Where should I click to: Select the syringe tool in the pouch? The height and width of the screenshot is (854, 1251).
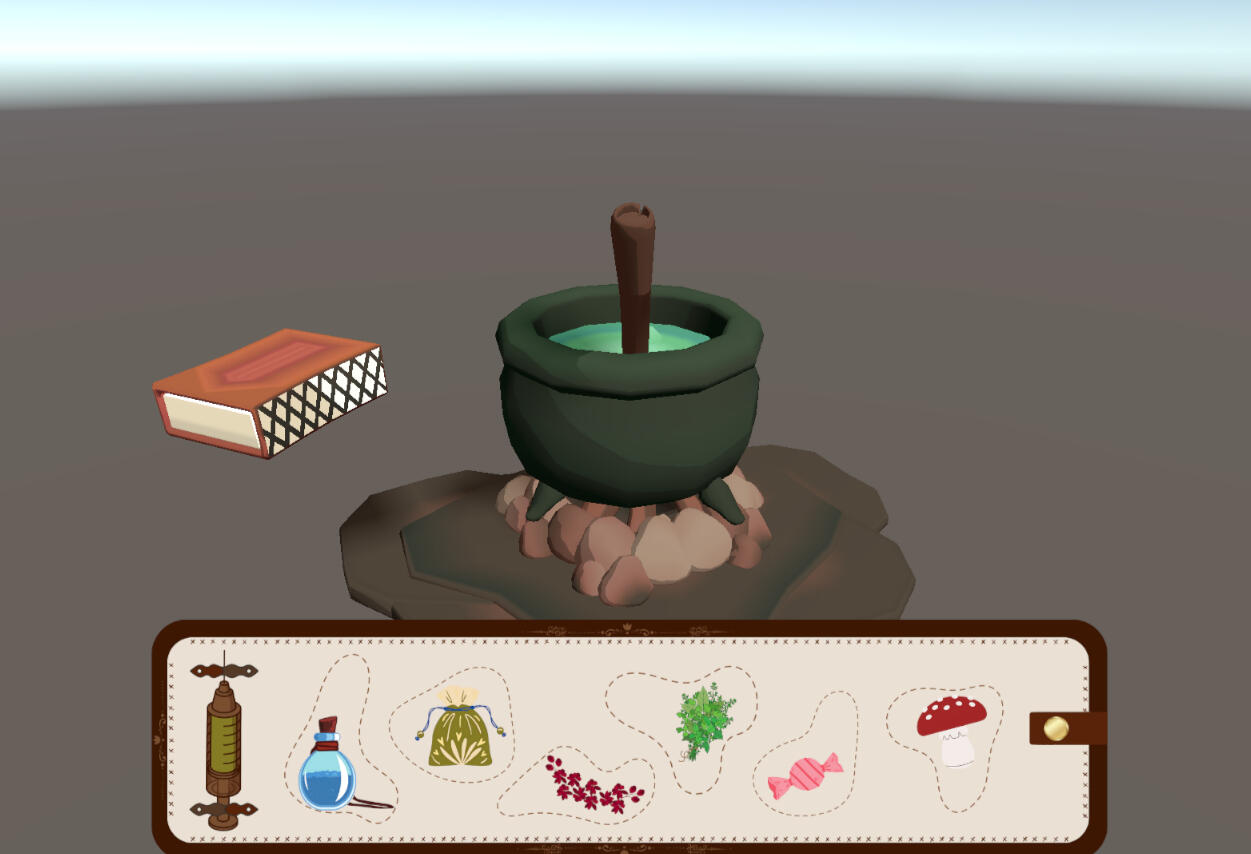[224, 741]
